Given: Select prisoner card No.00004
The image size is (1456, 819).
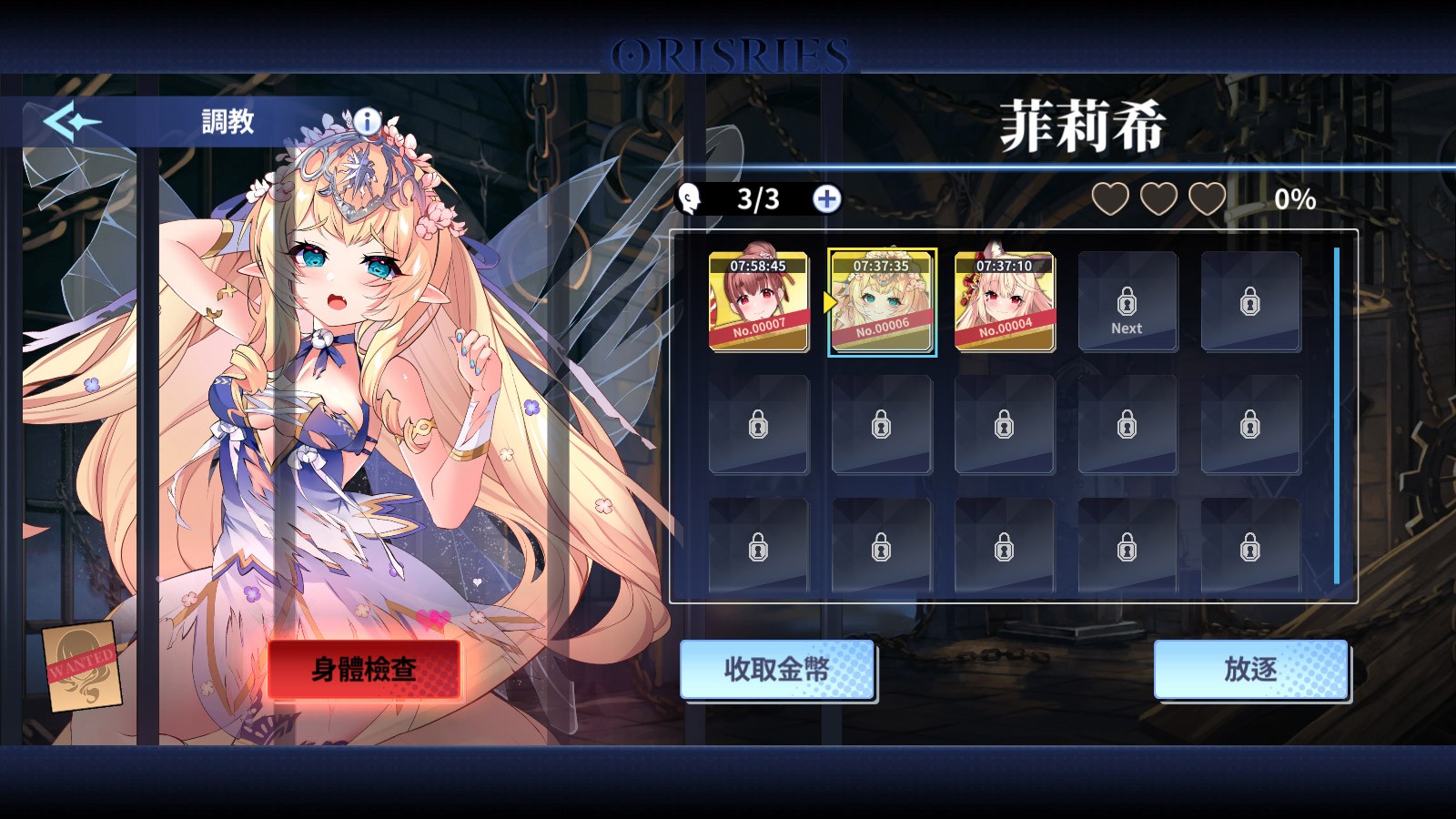Looking at the screenshot, I should coord(1005,301).
